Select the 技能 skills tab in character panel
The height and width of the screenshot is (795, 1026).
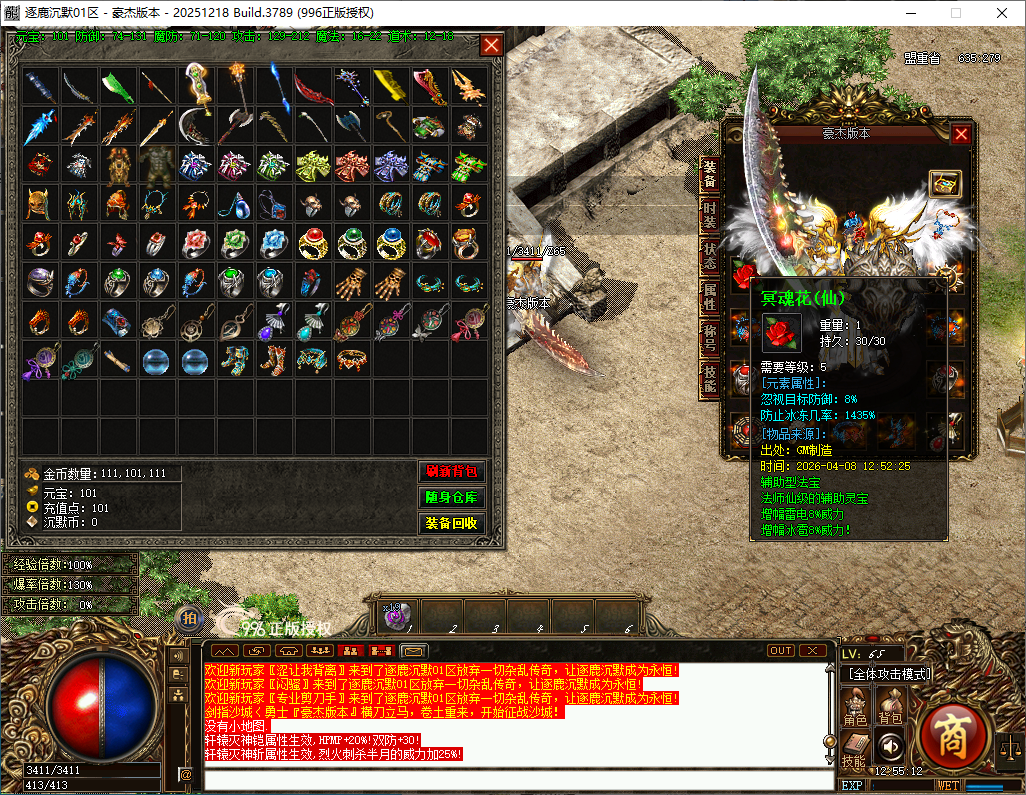click(x=709, y=377)
